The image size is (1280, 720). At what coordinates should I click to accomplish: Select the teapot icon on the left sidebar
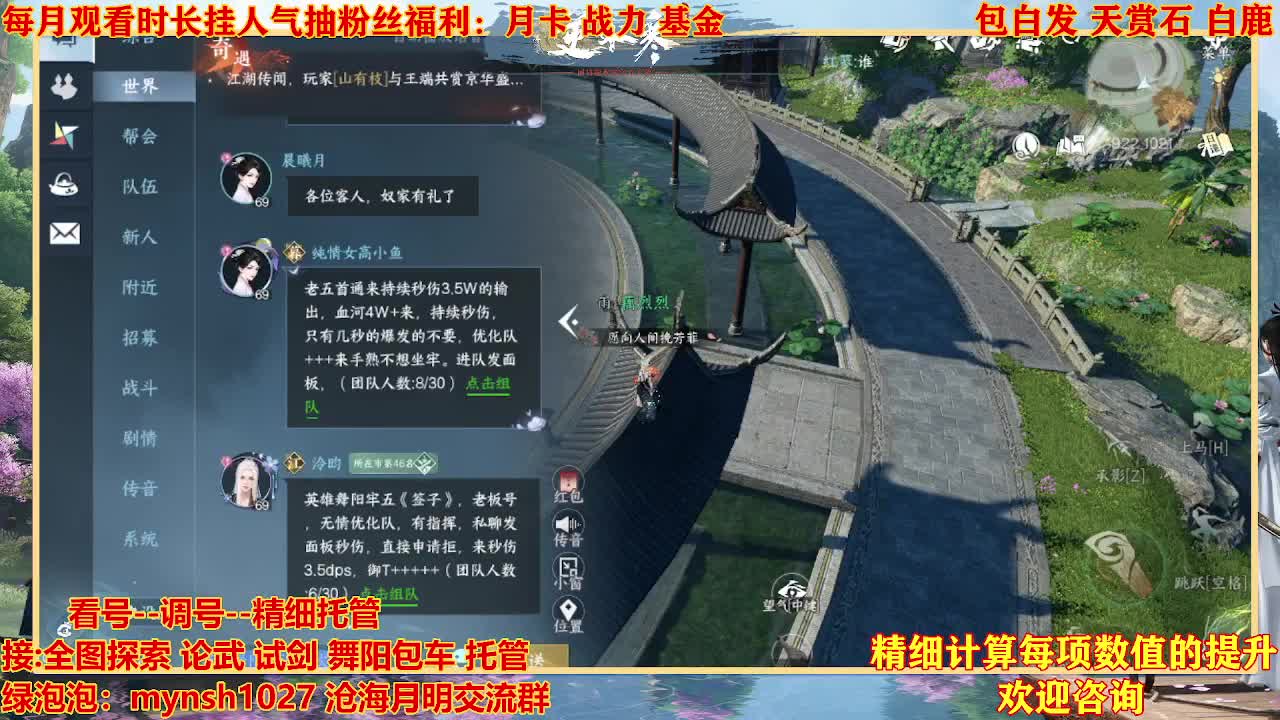coord(64,186)
